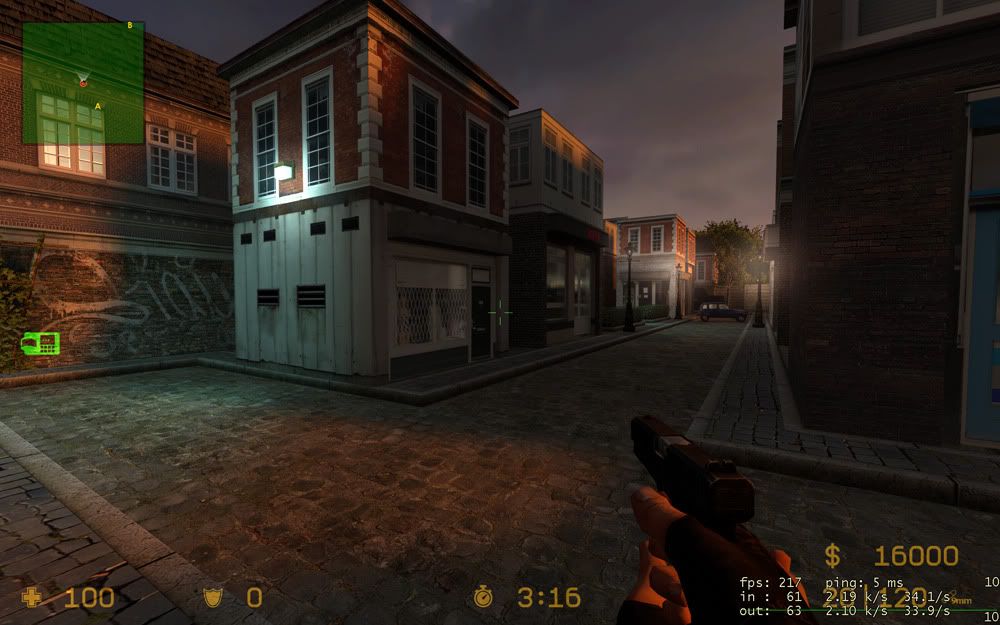Select the buy zone cart icon

click(40, 343)
